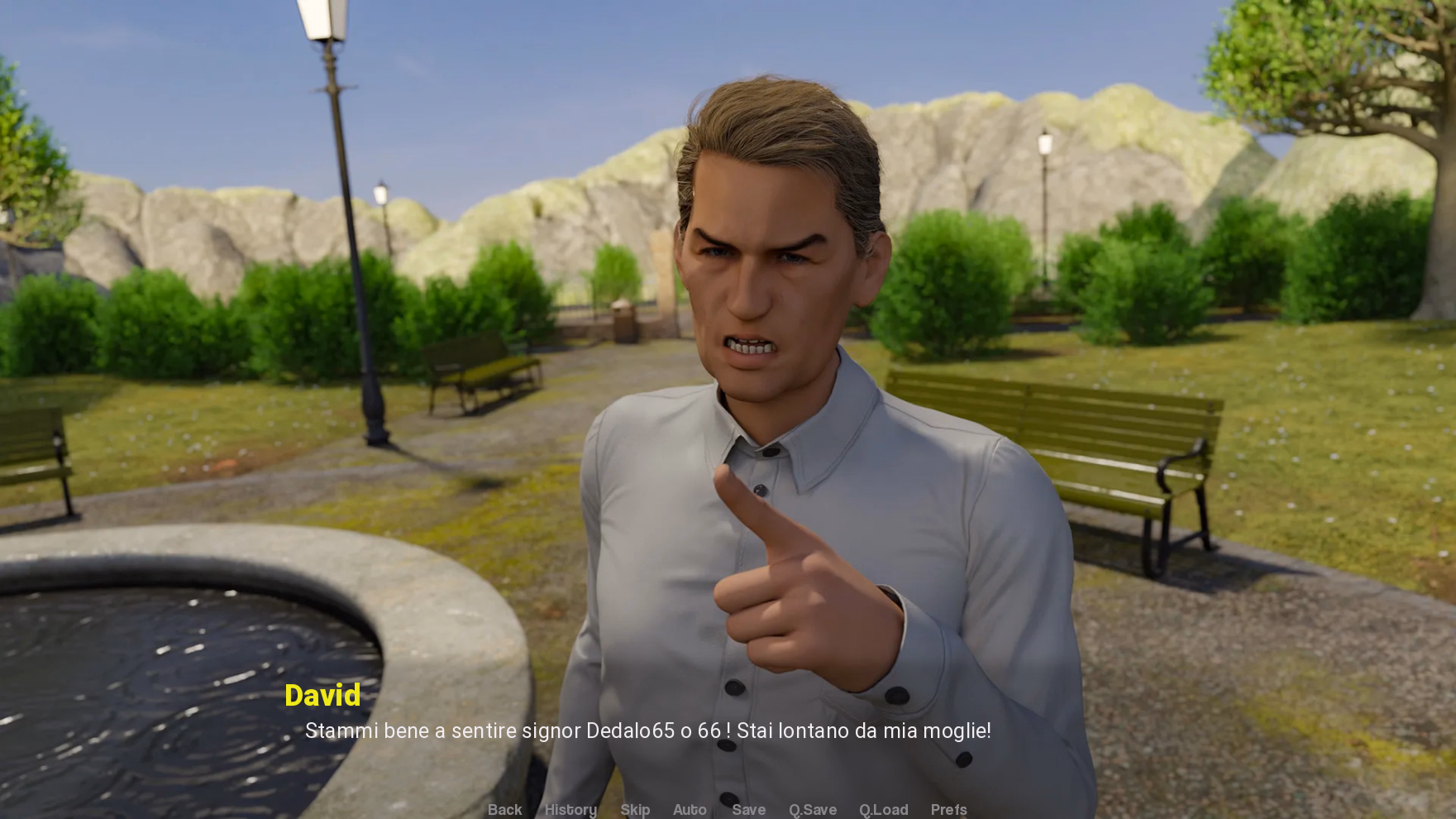This screenshot has height=819, width=1456.
Task: Quick save with Q.Save
Action: (813, 809)
